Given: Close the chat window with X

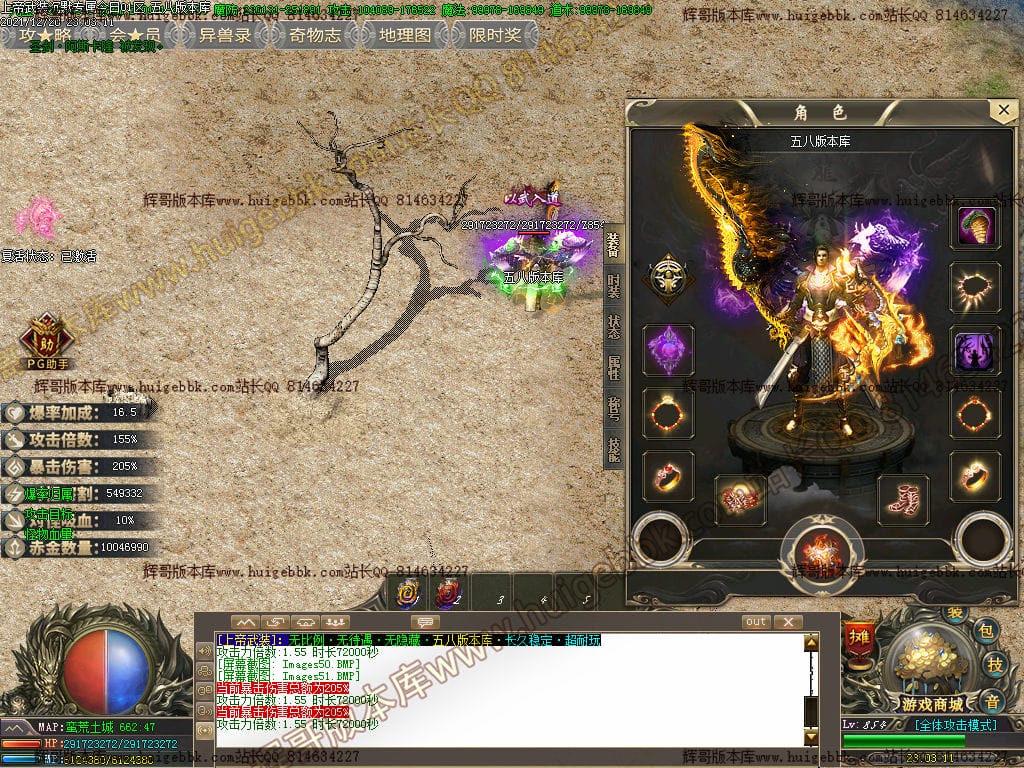Looking at the screenshot, I should pos(788,622).
